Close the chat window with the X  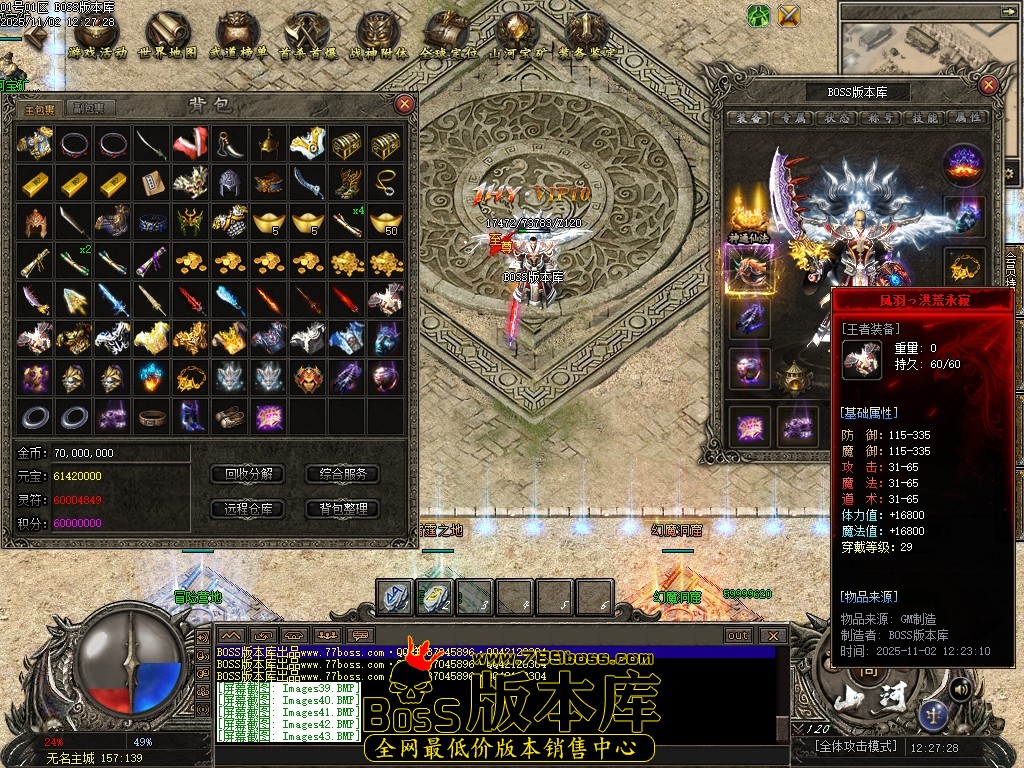pyautogui.click(x=773, y=635)
